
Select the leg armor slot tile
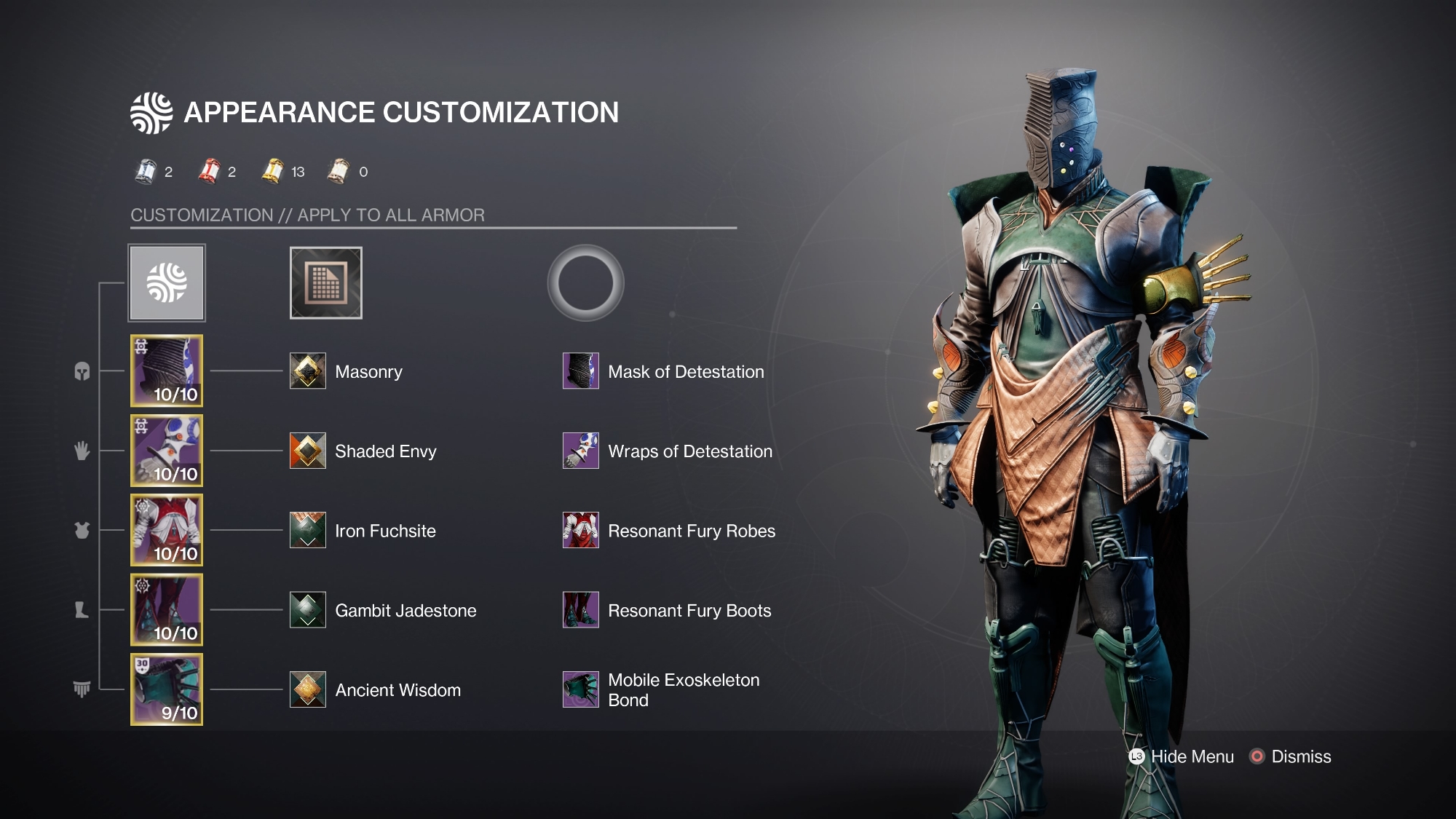[x=167, y=609]
